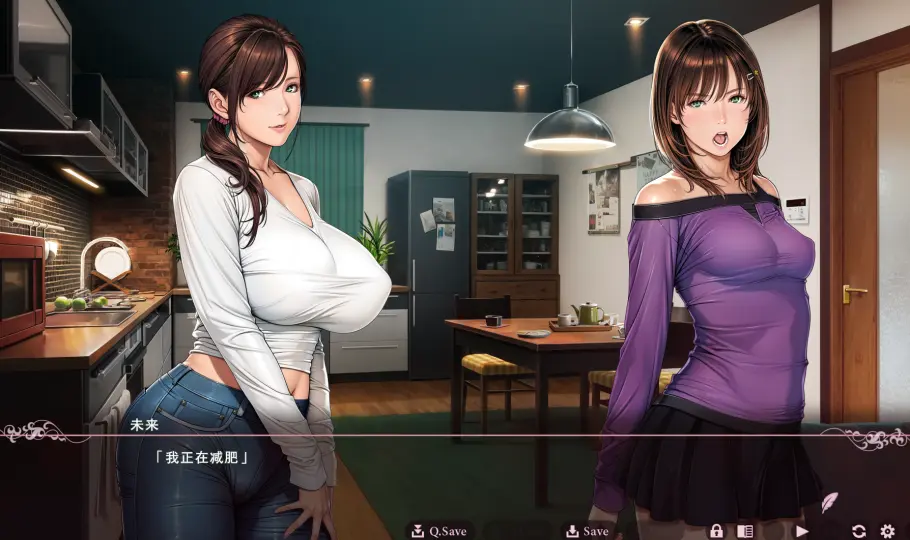Start auto-play with the triangle button

pos(801,531)
